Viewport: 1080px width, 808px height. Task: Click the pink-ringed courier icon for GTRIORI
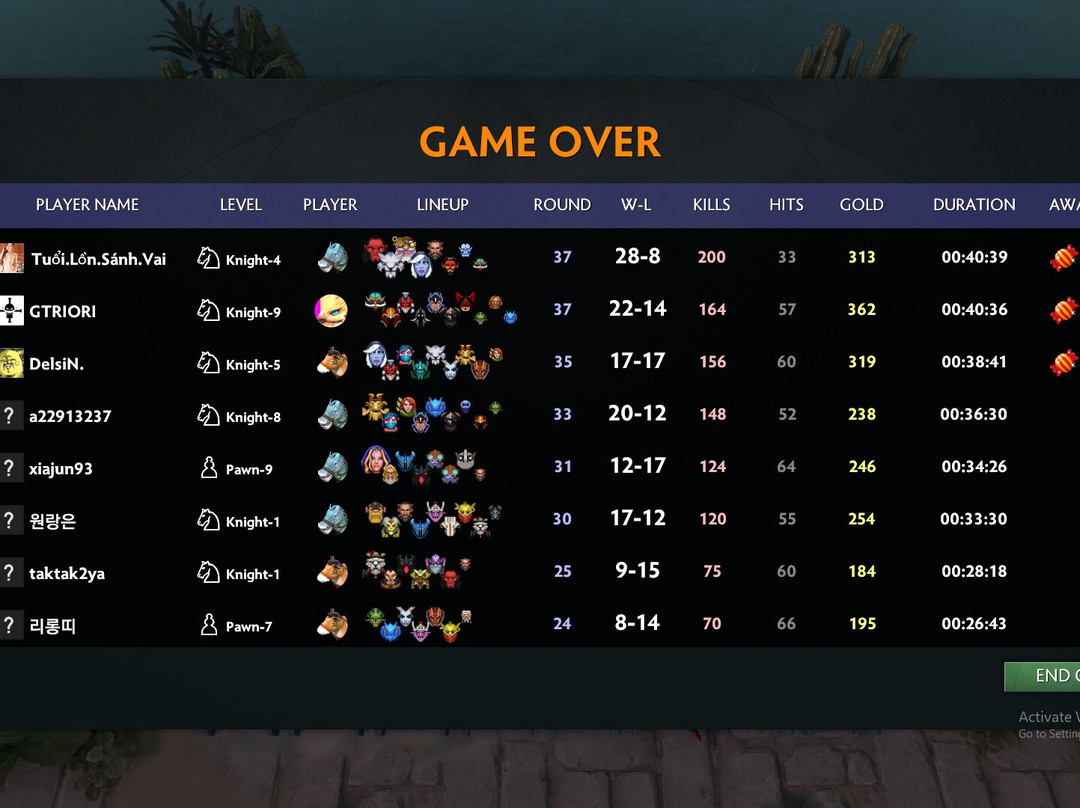point(332,310)
